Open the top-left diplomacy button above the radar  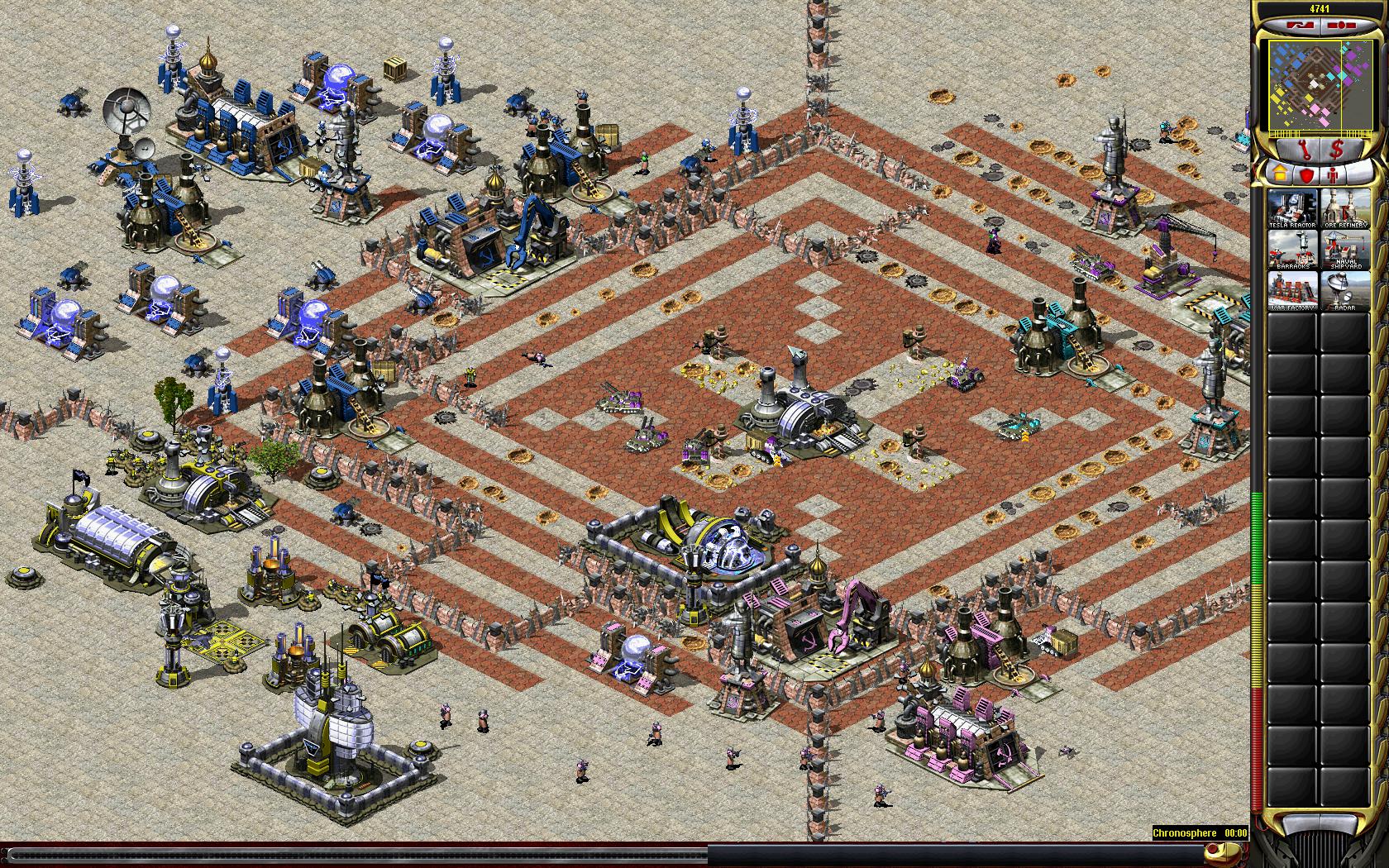tap(1301, 26)
